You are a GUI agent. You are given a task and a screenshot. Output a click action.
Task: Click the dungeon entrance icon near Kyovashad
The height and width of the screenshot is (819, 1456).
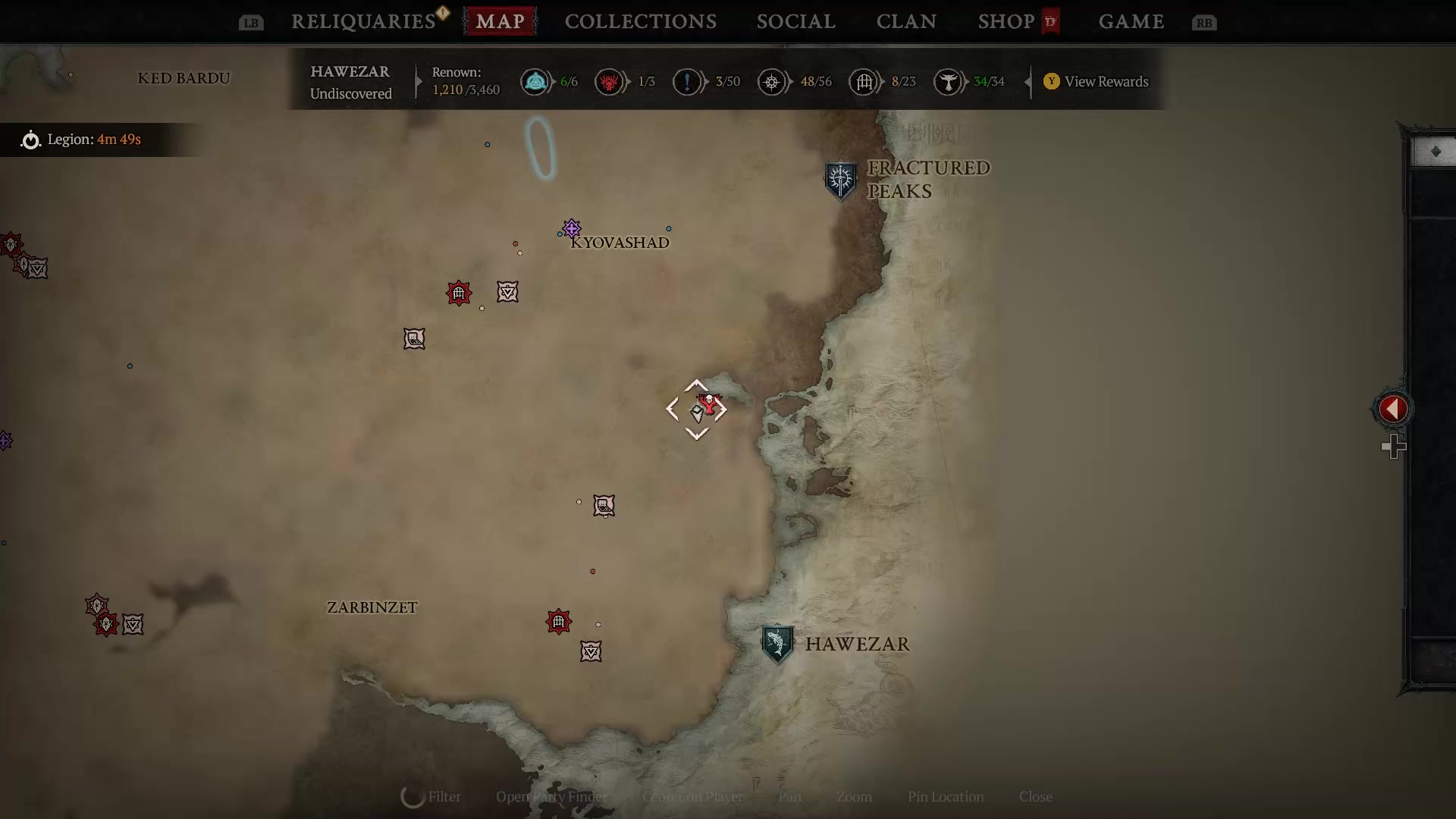(x=458, y=293)
